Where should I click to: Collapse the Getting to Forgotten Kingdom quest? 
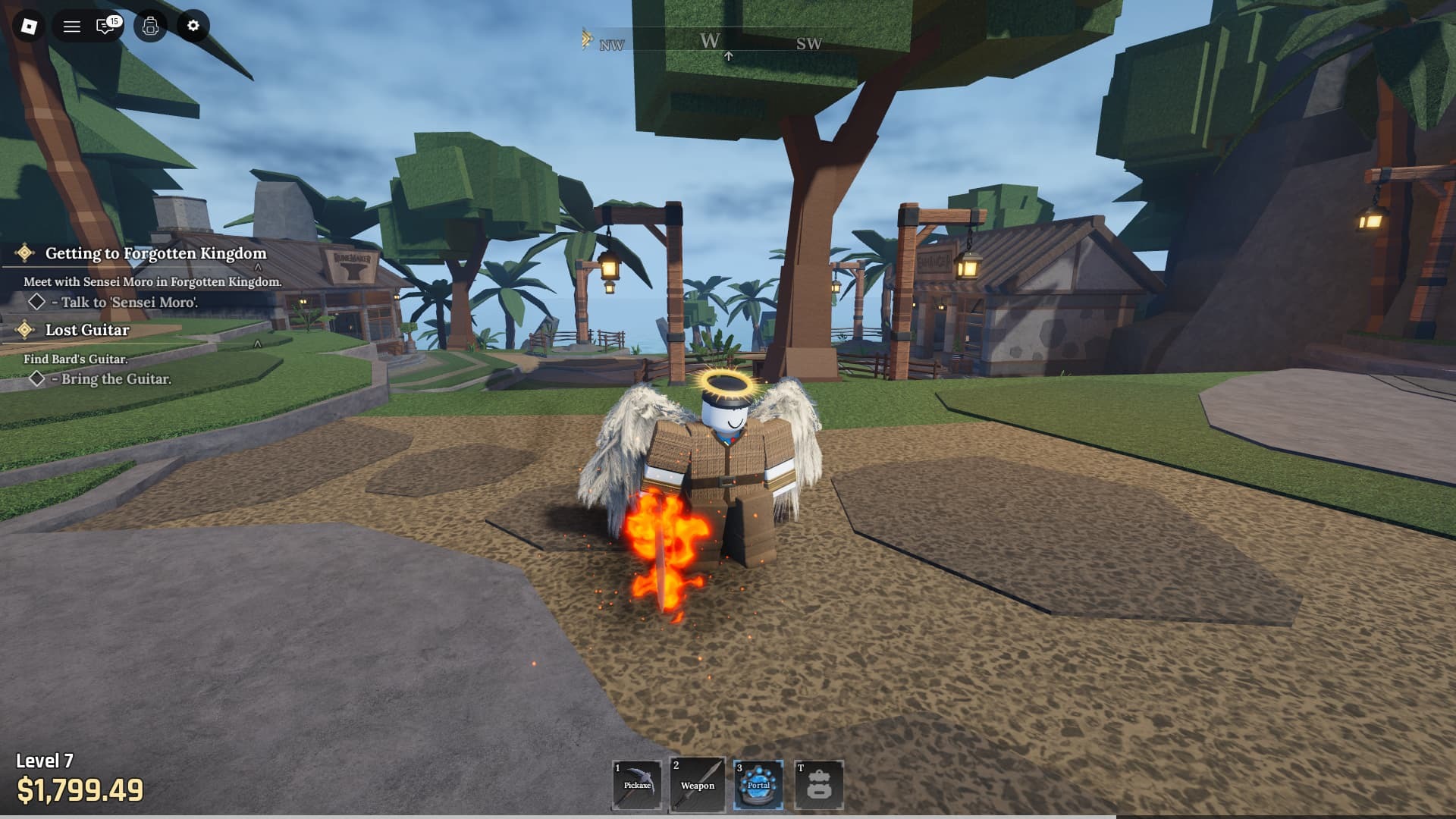(x=258, y=267)
